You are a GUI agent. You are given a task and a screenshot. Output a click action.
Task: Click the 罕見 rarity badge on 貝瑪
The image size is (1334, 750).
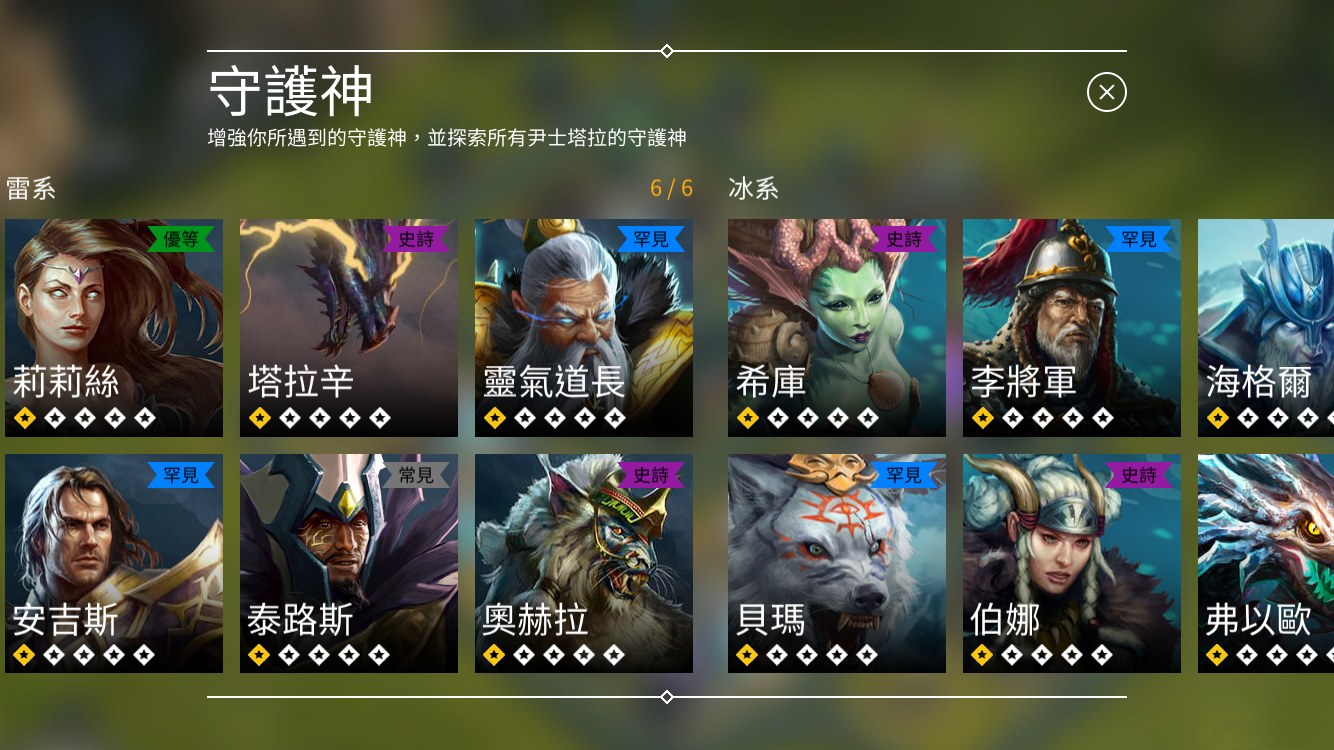point(904,475)
